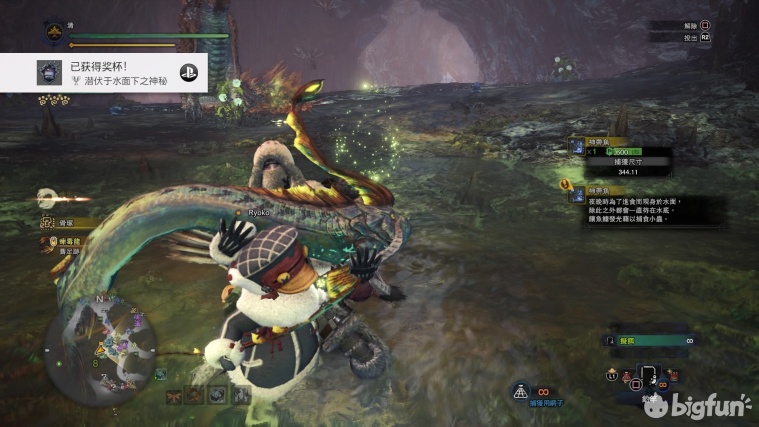Open the fish description research note

tap(641, 210)
